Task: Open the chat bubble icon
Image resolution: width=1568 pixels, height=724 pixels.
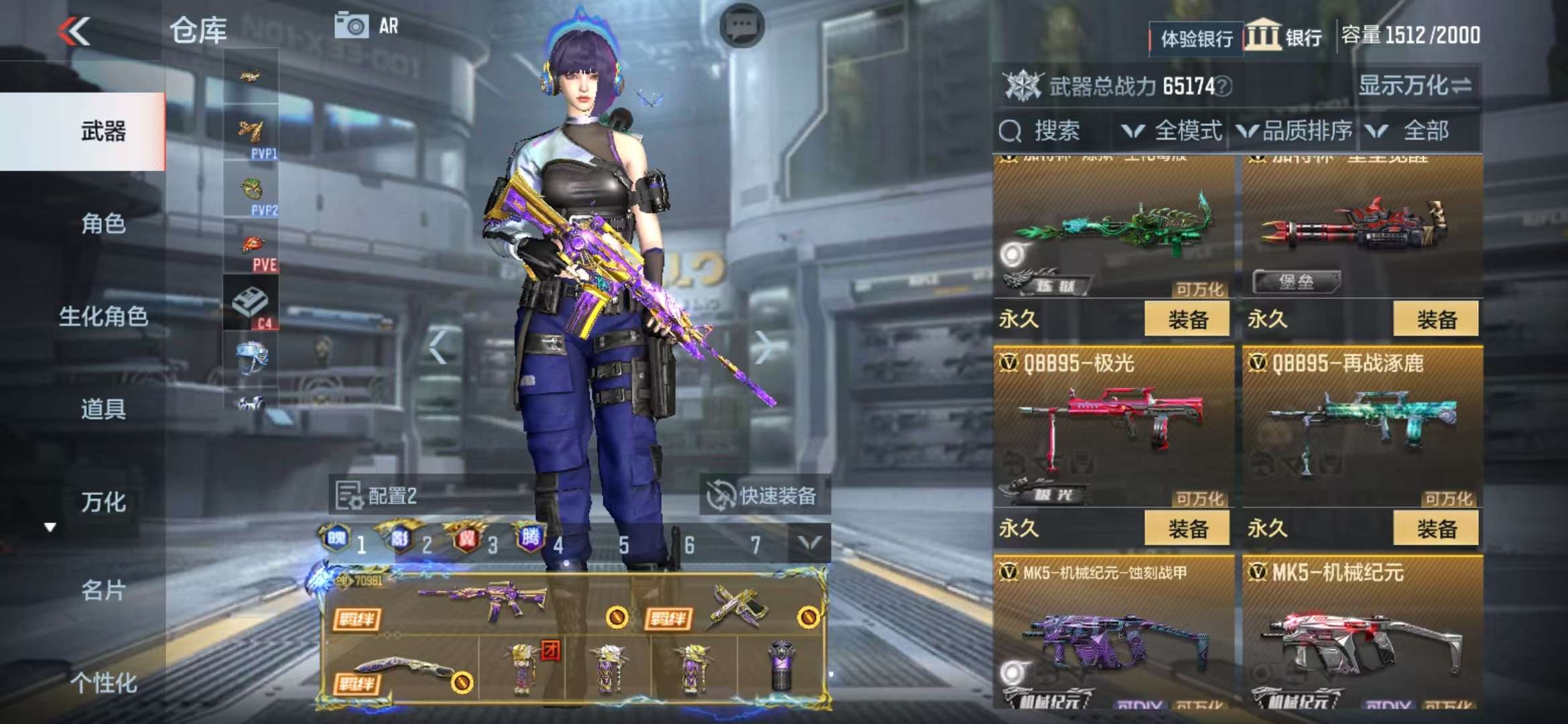Action: (742, 27)
